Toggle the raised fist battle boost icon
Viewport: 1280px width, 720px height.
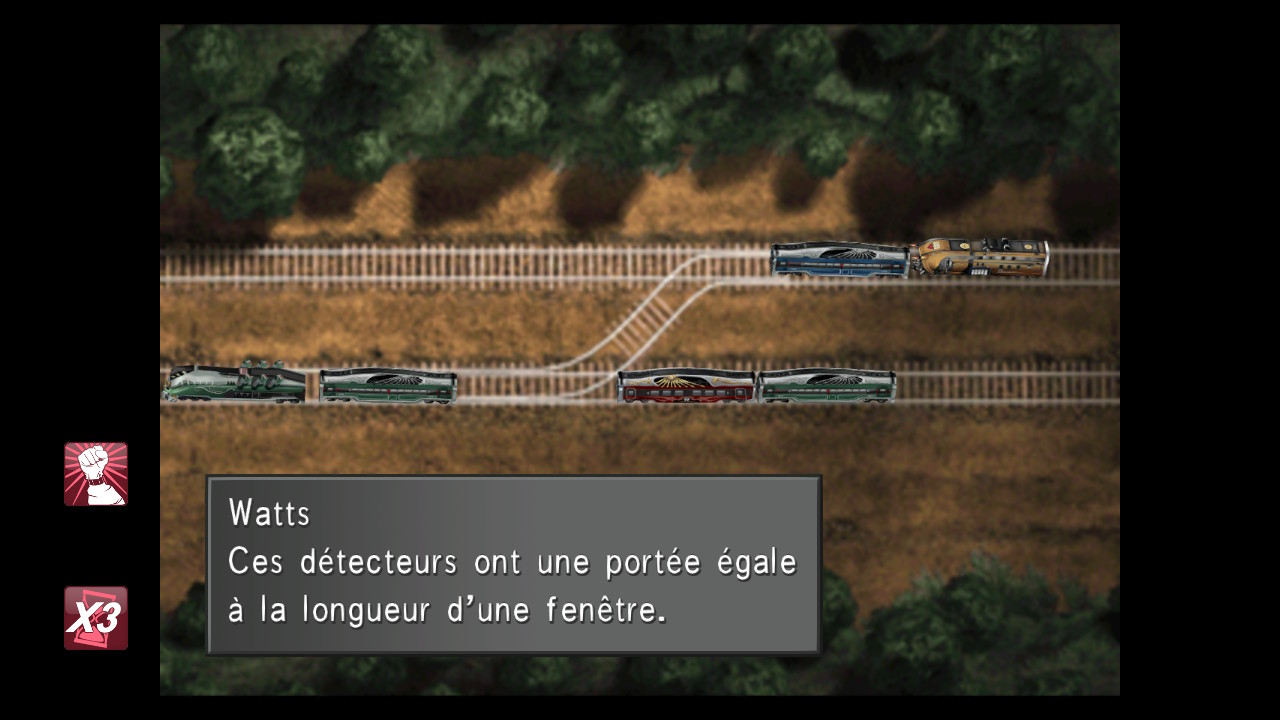click(x=96, y=474)
